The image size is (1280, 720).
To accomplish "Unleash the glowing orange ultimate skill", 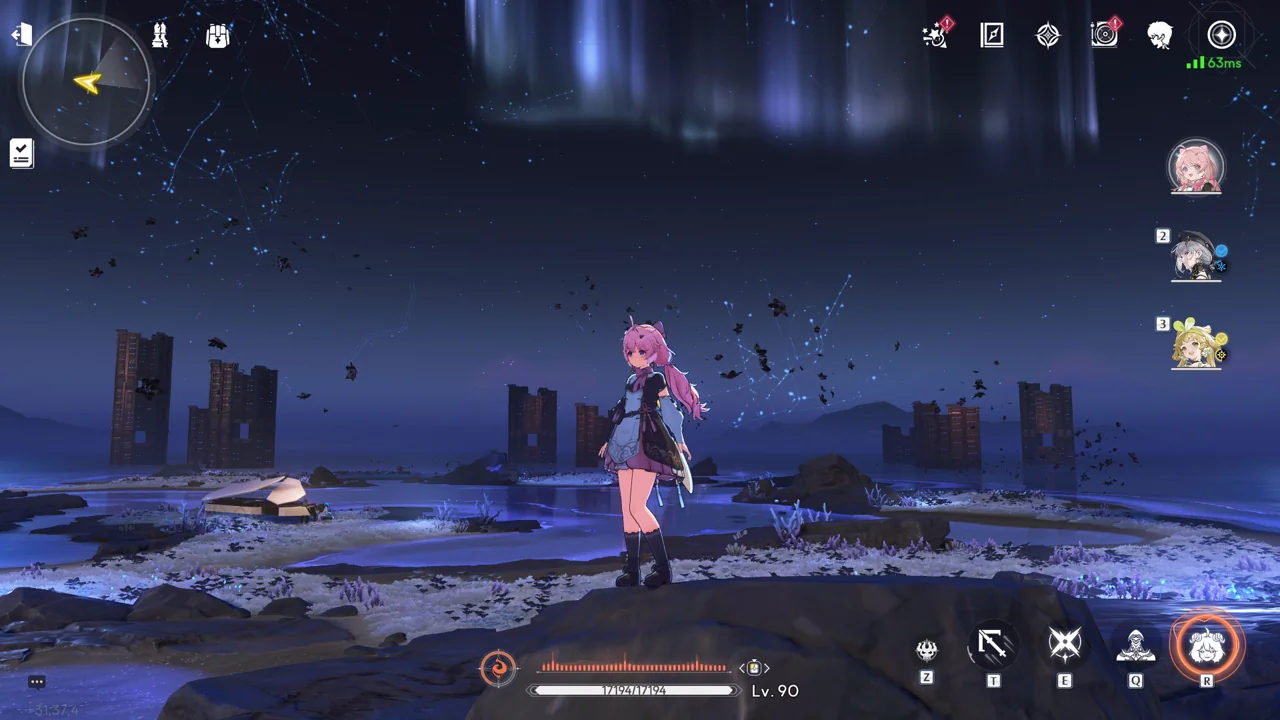I will (x=1207, y=646).
